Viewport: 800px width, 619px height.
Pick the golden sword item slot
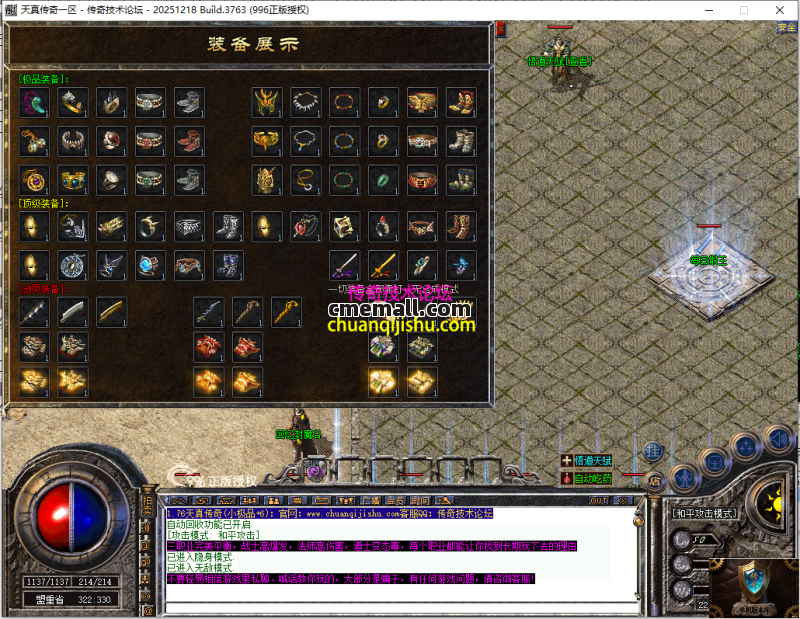[383, 265]
